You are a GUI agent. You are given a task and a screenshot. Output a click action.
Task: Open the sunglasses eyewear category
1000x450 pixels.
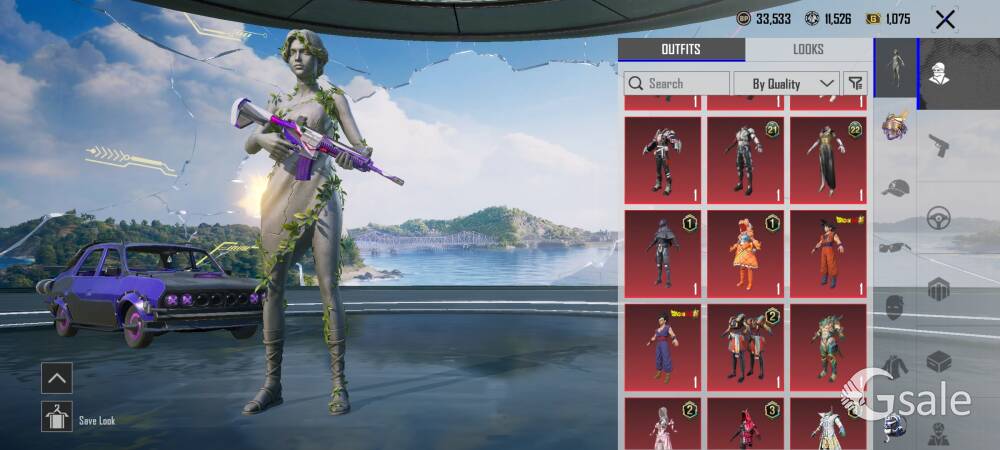pyautogui.click(x=895, y=247)
